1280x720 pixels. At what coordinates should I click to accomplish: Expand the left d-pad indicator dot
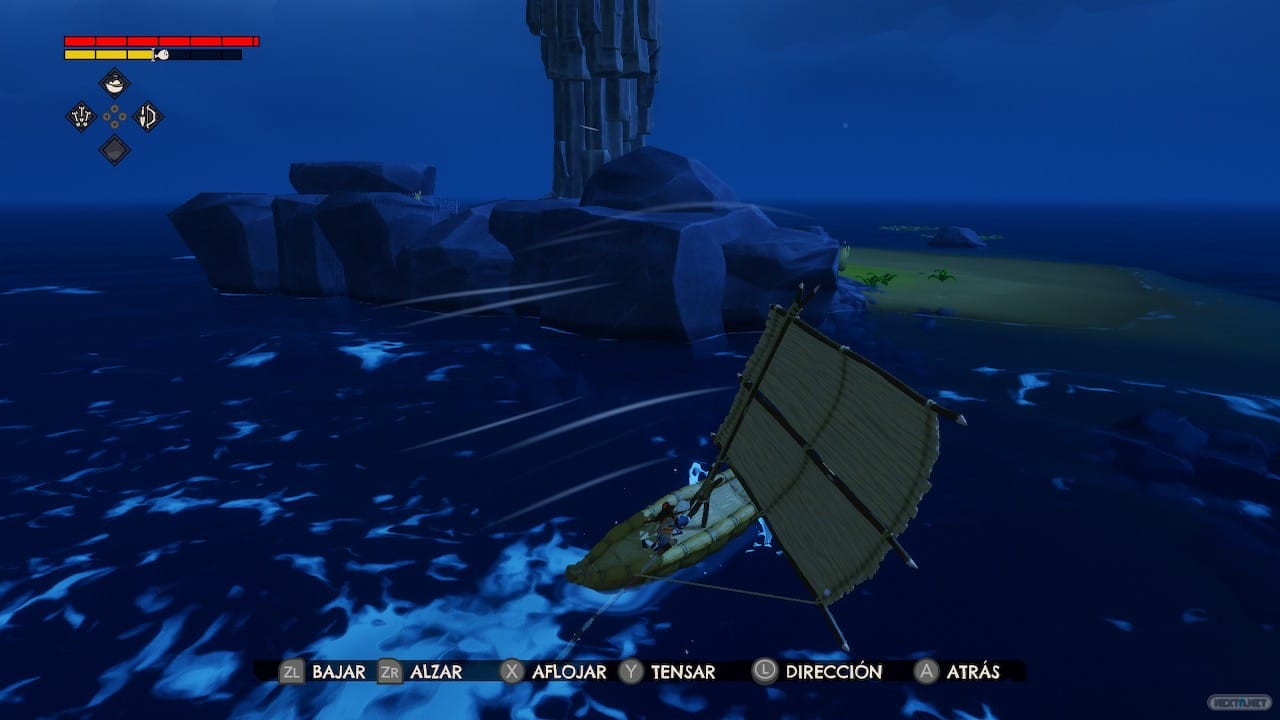(x=108, y=117)
